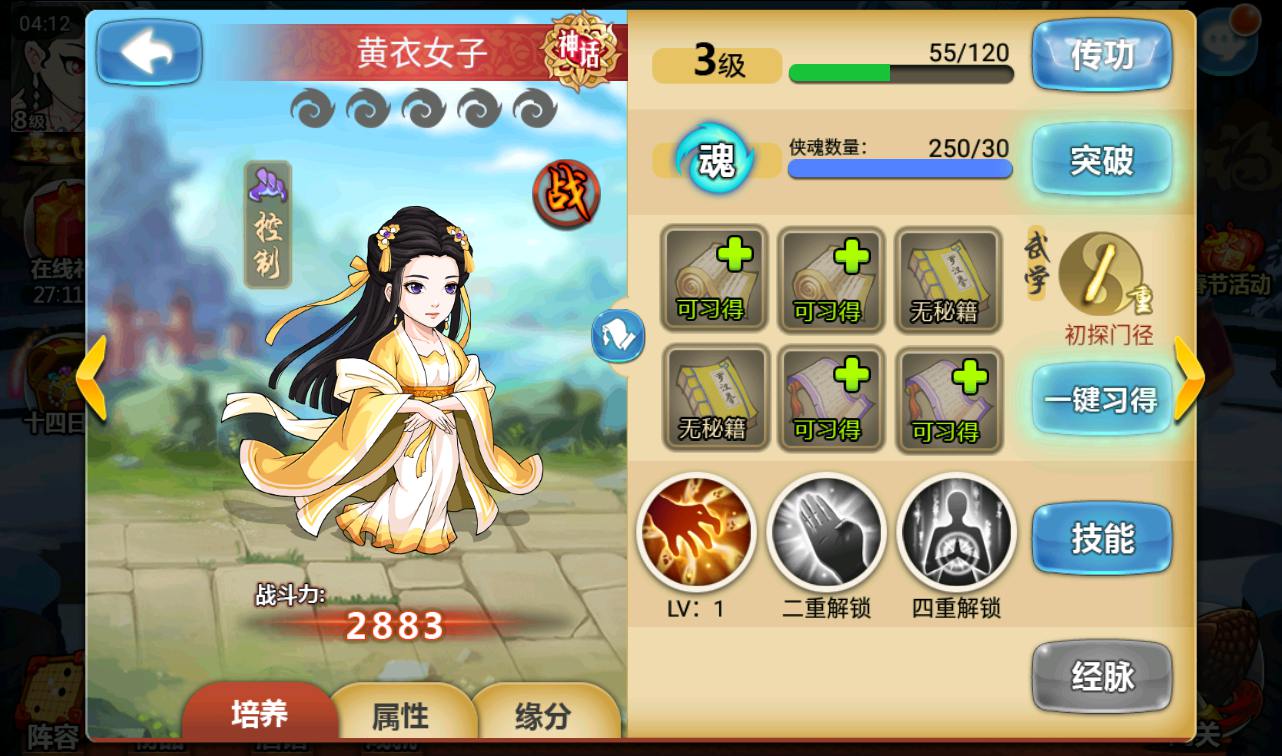Tap the 武学 yin-yang level emblem
Image resolution: width=1282 pixels, height=756 pixels.
(x=1096, y=274)
